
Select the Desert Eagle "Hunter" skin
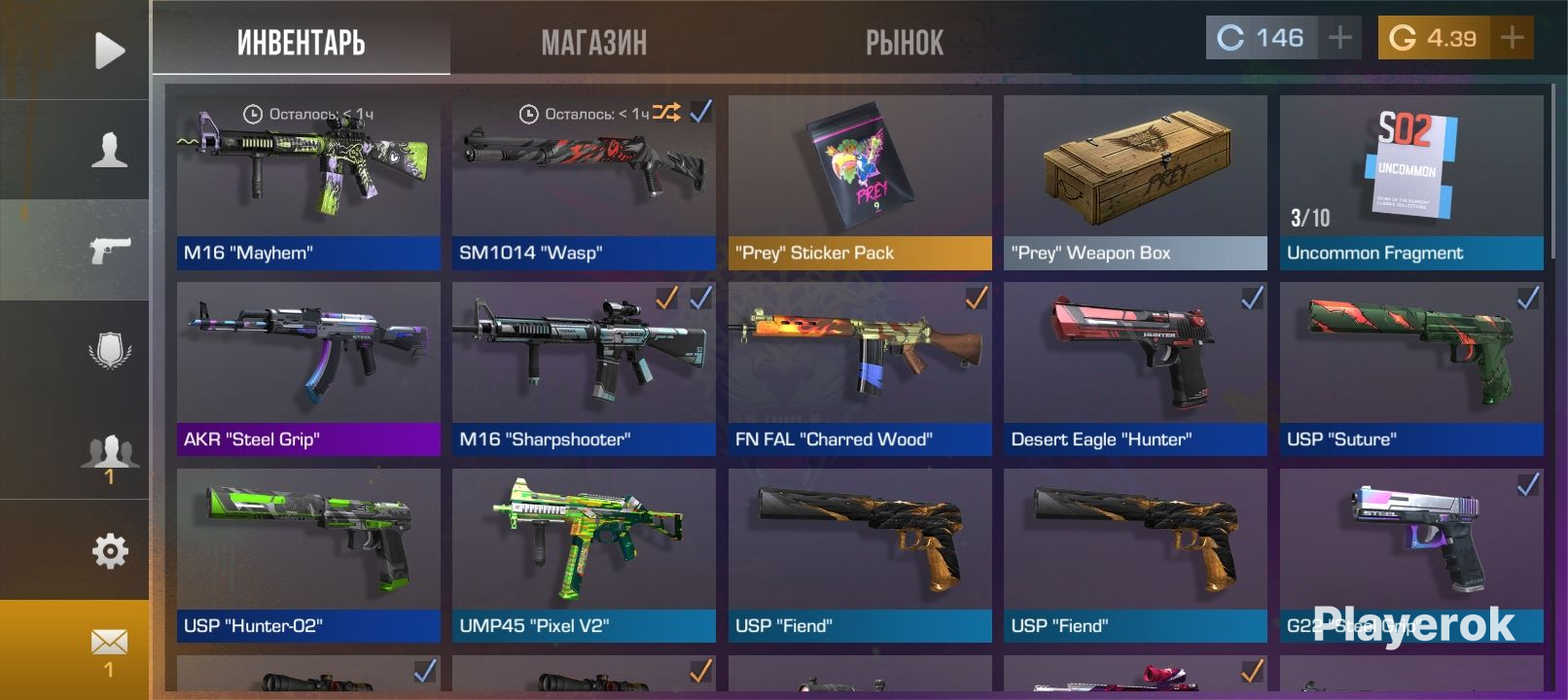coord(1135,368)
